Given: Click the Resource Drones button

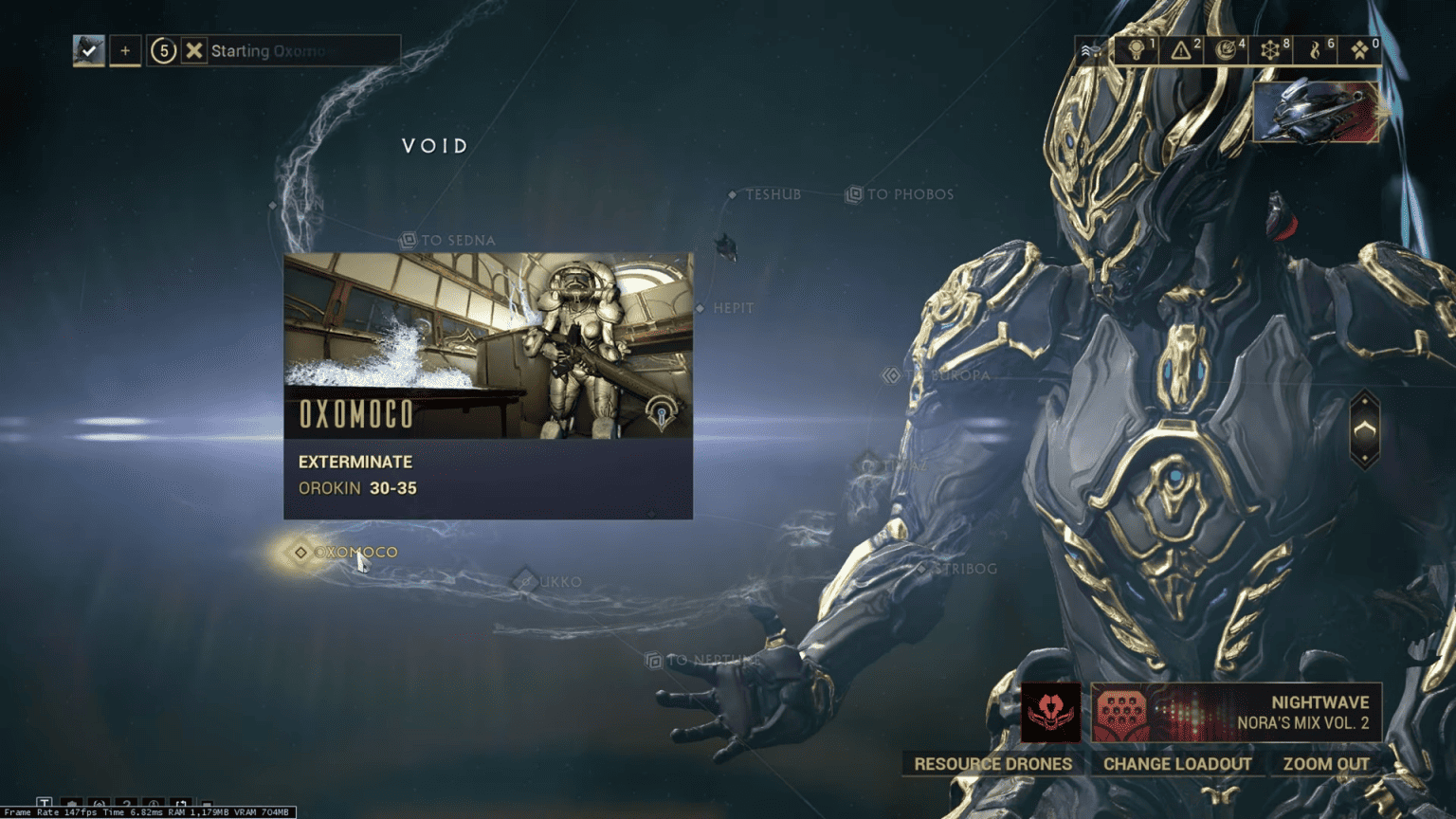Looking at the screenshot, I should click(x=992, y=763).
